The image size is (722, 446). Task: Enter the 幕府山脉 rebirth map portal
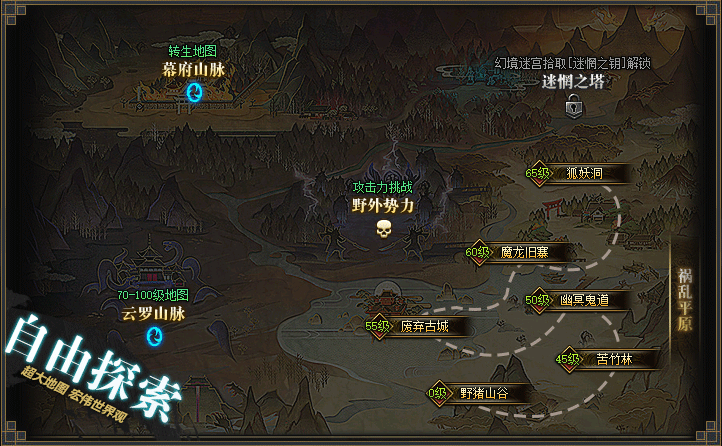(x=196, y=92)
